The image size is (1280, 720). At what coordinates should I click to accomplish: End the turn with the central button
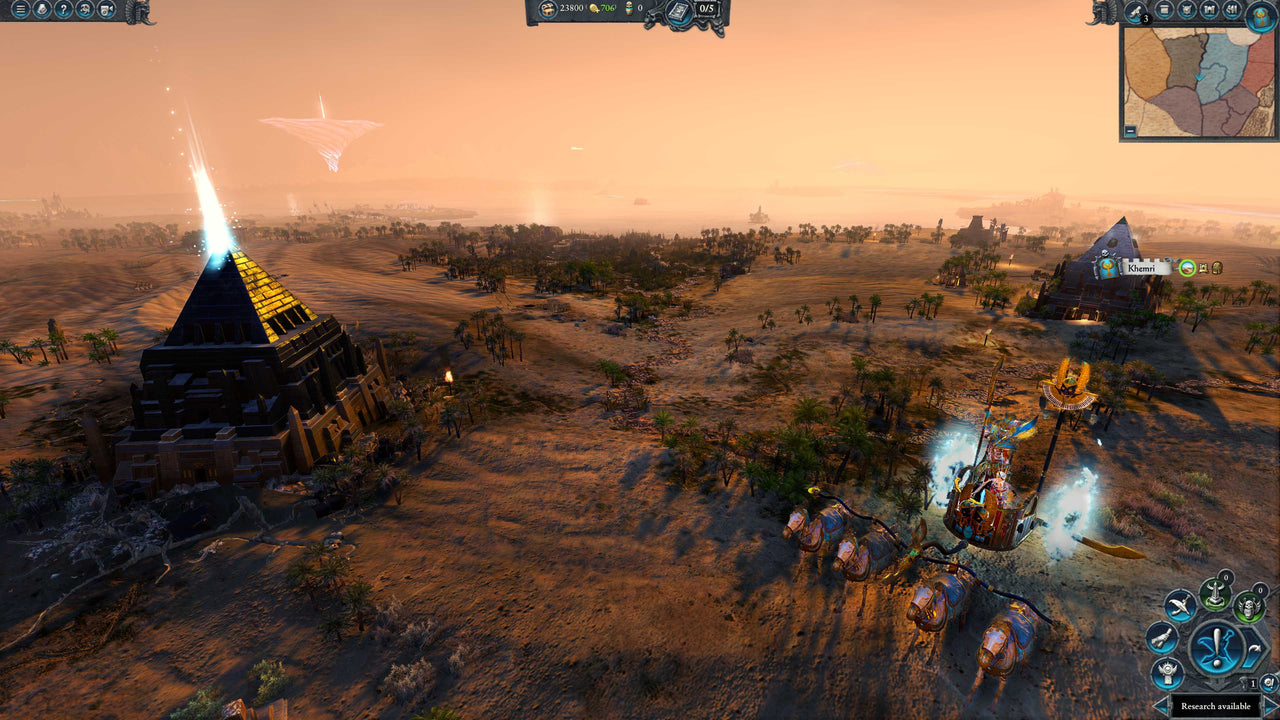(1216, 646)
